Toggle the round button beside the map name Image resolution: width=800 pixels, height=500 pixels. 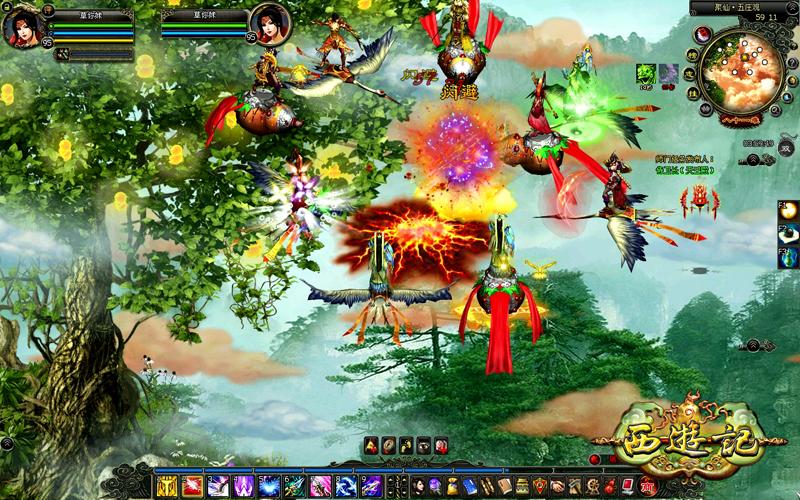(x=792, y=8)
